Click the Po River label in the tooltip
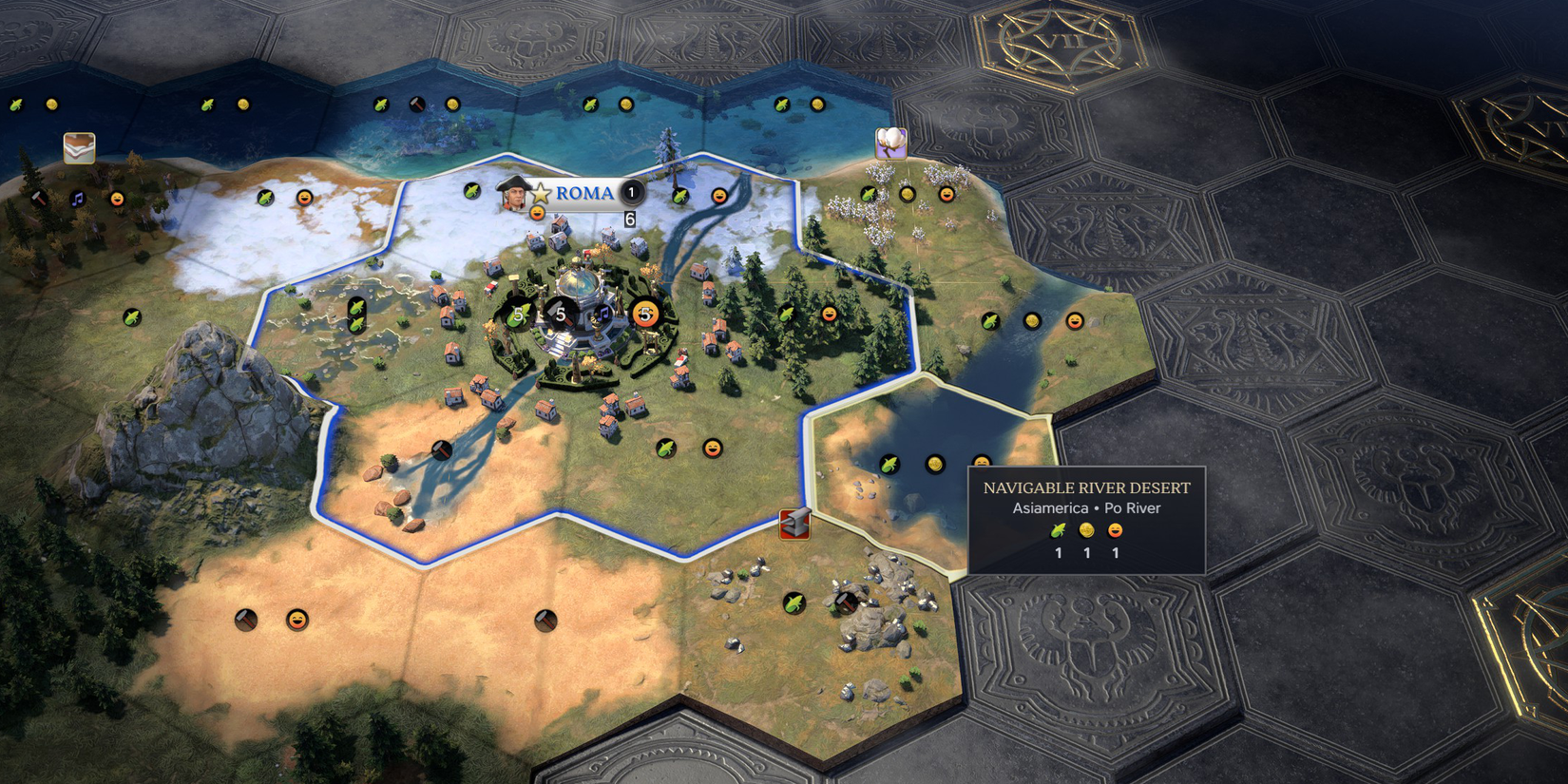This screenshot has width=1568, height=784. pos(1133,507)
